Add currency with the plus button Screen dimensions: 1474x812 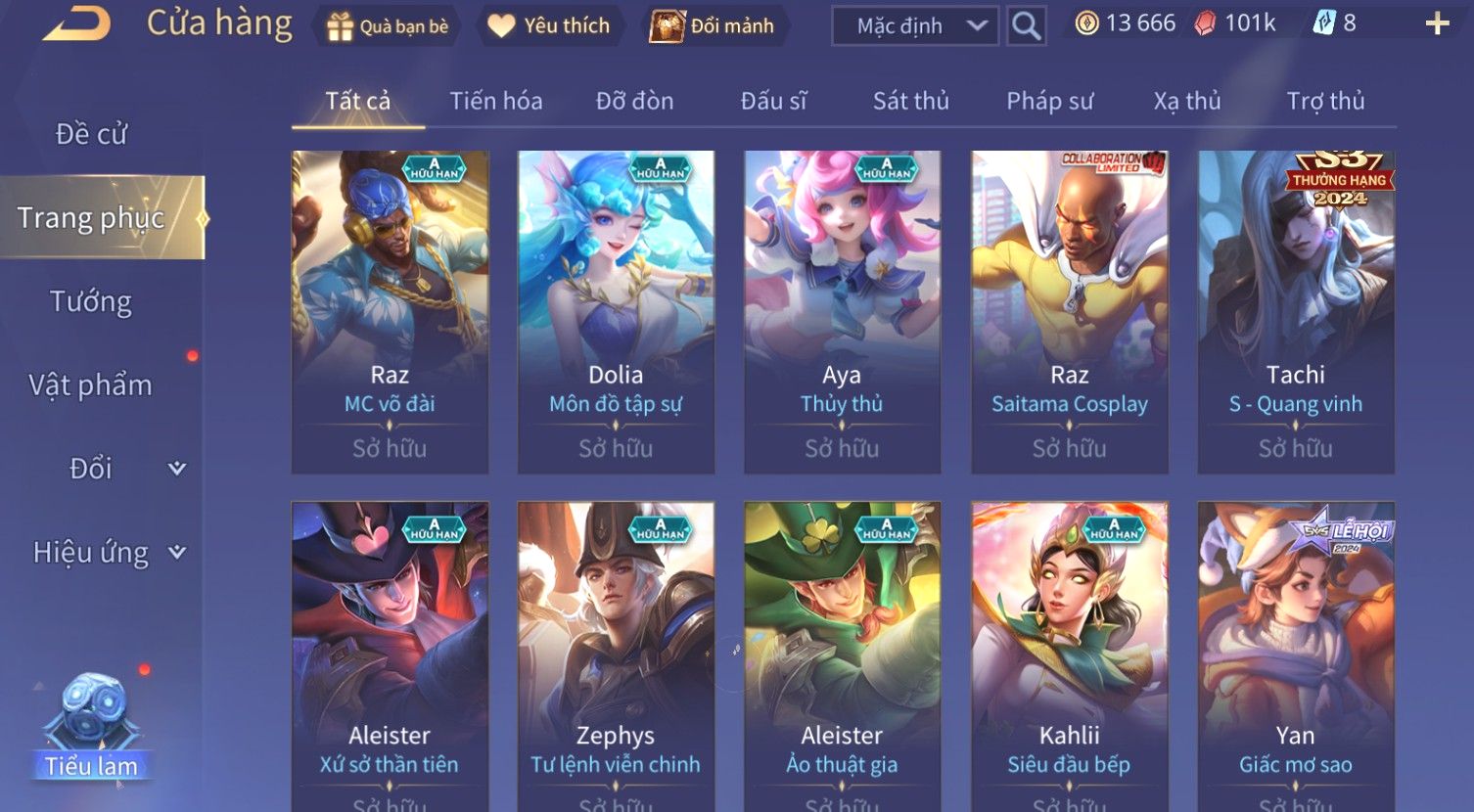[1437, 24]
